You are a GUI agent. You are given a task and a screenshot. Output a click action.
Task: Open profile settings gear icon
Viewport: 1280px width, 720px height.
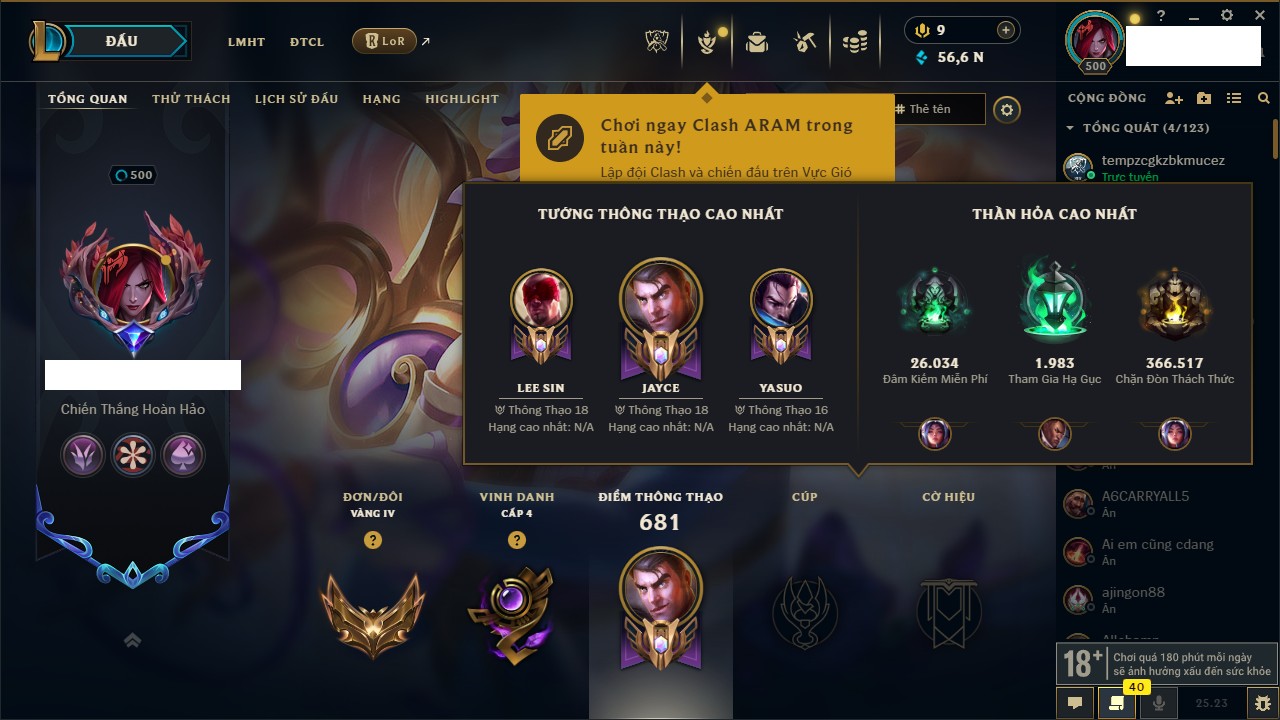[1007, 109]
